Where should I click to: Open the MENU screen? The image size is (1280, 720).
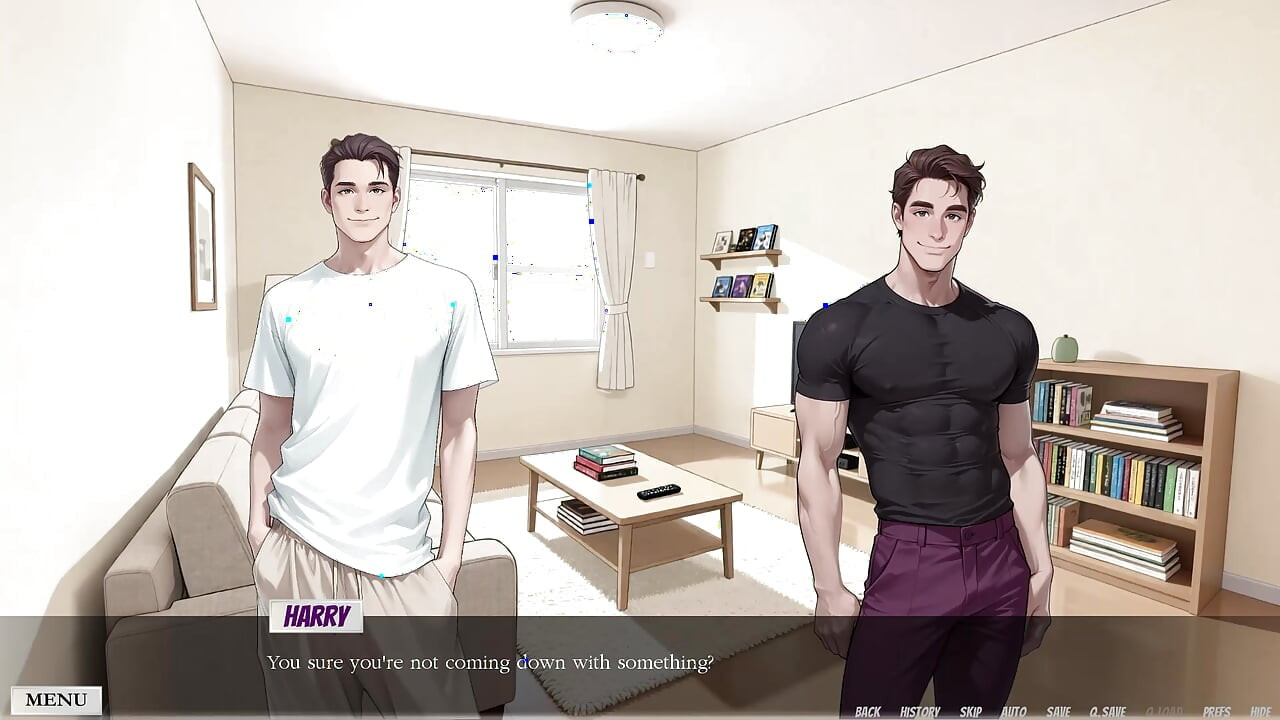(x=55, y=698)
